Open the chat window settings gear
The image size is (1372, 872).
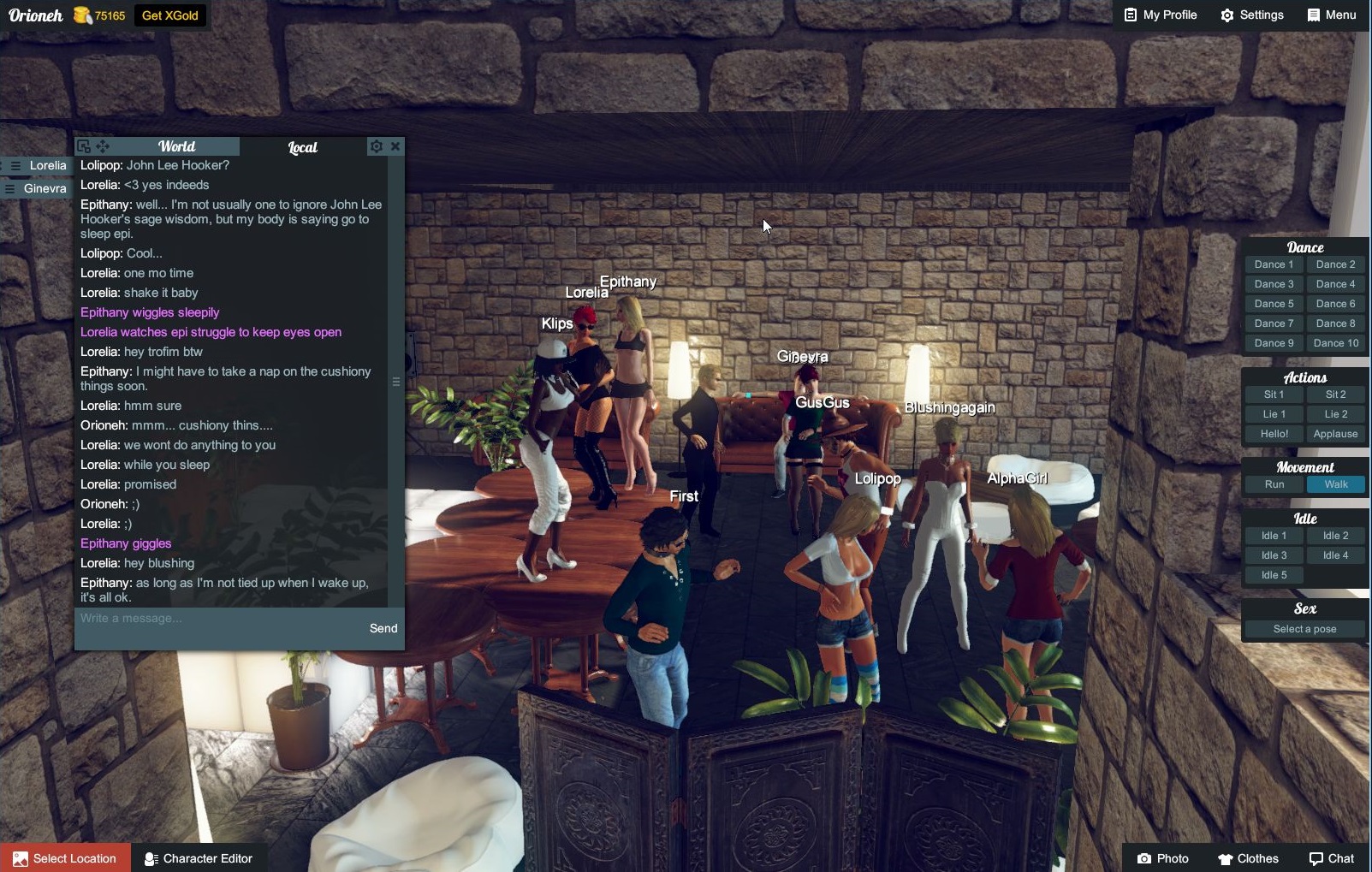(x=377, y=145)
